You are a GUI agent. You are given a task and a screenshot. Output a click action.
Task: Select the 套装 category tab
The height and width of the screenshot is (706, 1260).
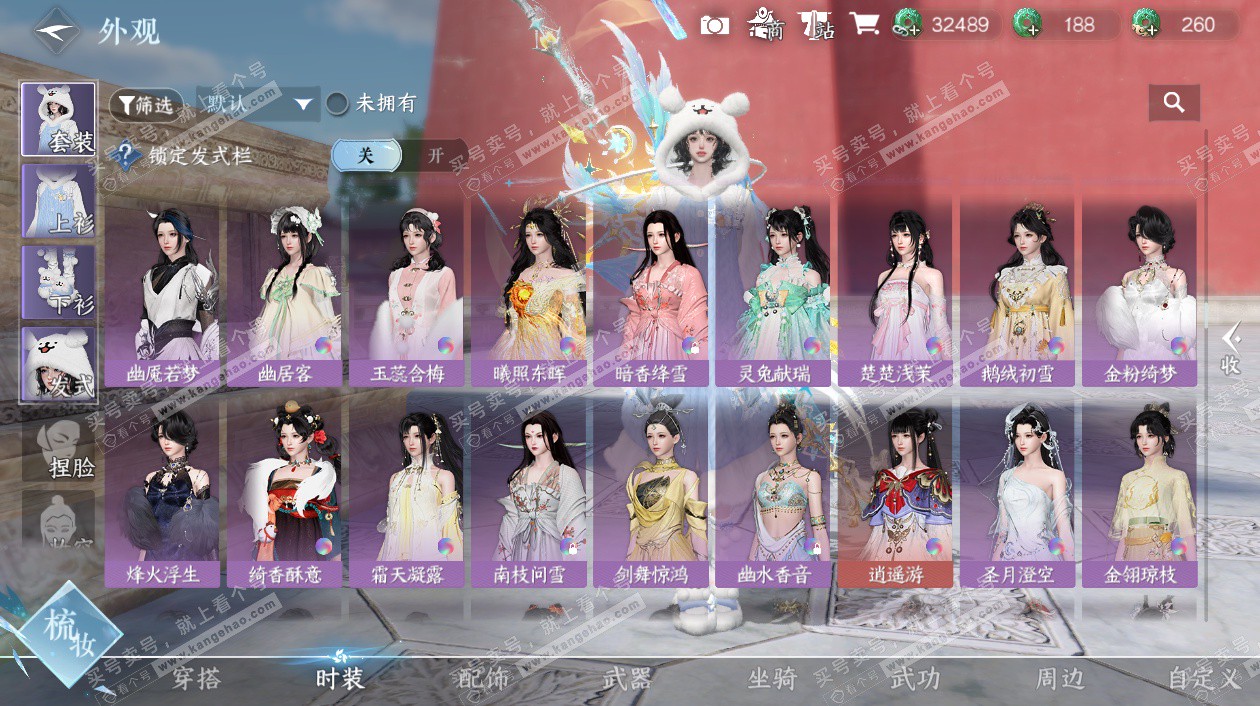(x=59, y=119)
